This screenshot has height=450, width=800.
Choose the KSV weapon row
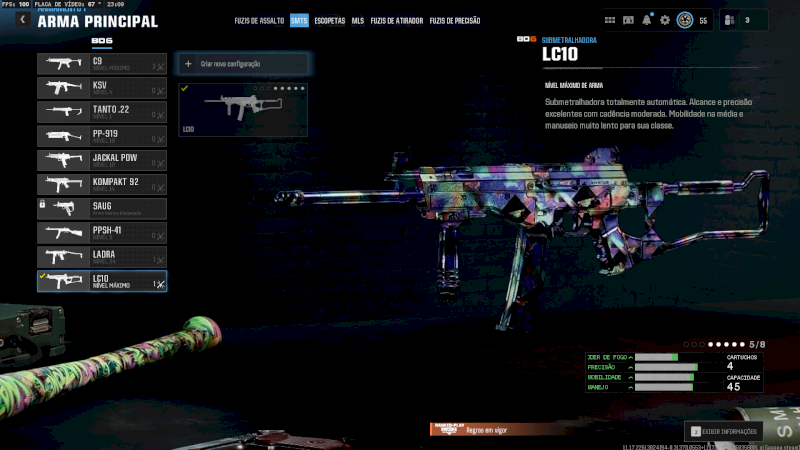(x=102, y=88)
